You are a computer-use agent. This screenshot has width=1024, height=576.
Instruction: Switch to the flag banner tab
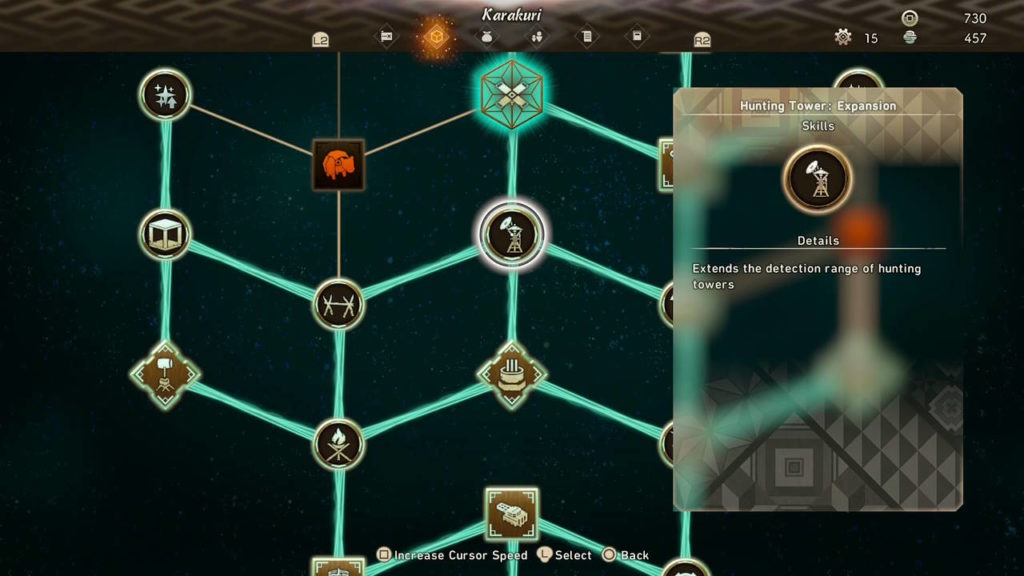pos(386,38)
